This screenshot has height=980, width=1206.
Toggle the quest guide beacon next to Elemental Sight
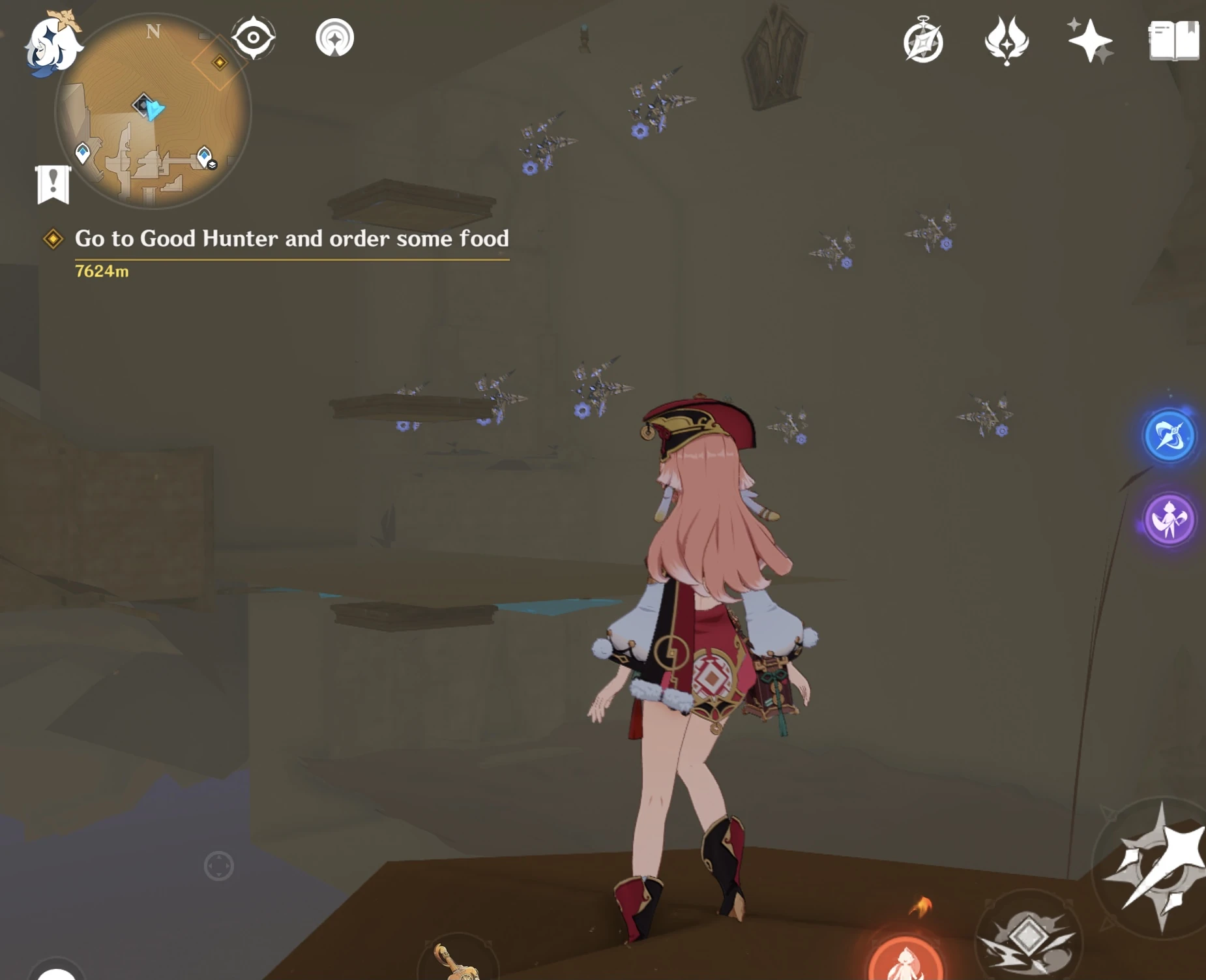click(x=334, y=38)
